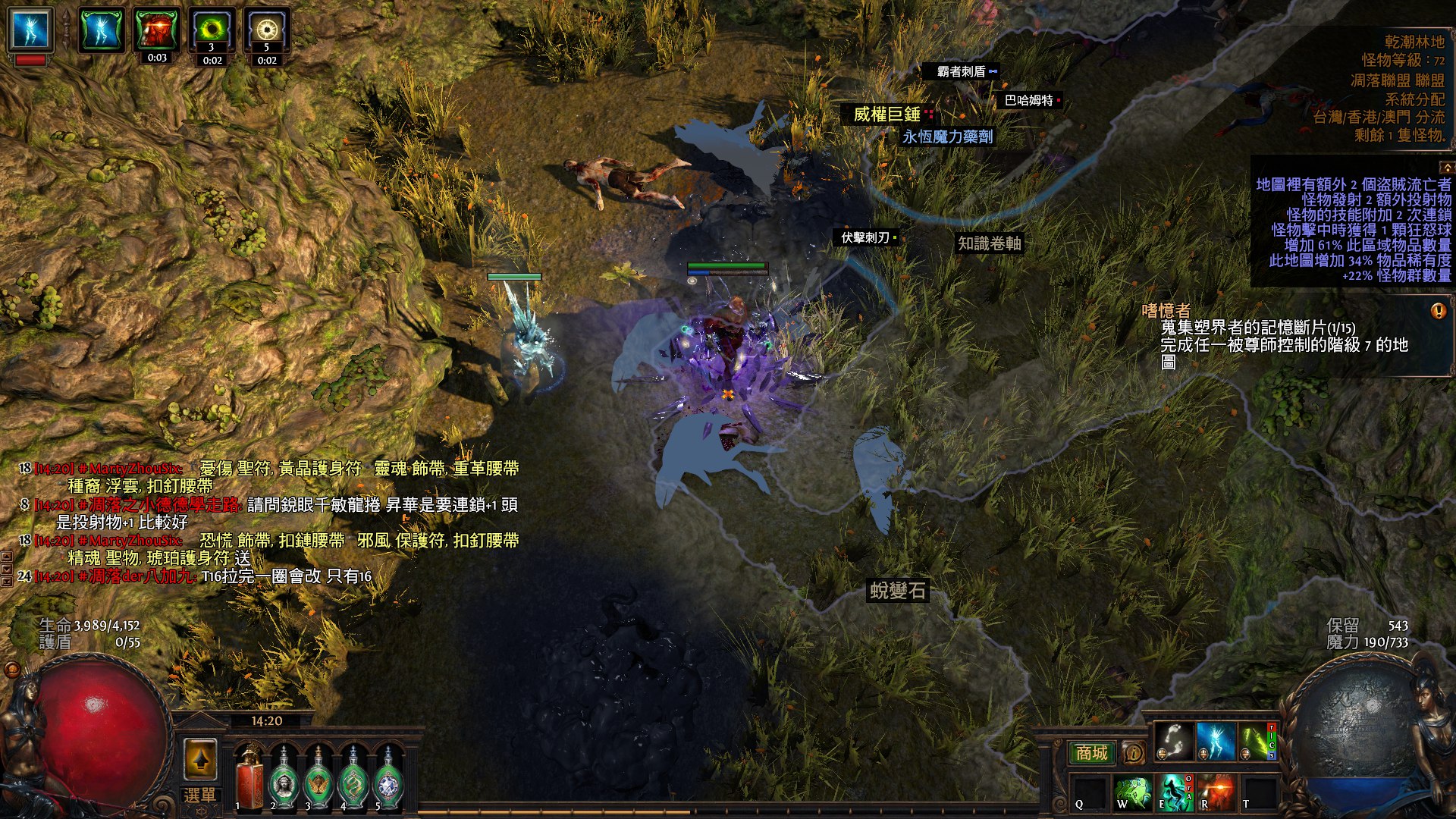Collapse the map modifiers panel arrow
Viewport: 1456px width, 819px height.
(x=1446, y=167)
